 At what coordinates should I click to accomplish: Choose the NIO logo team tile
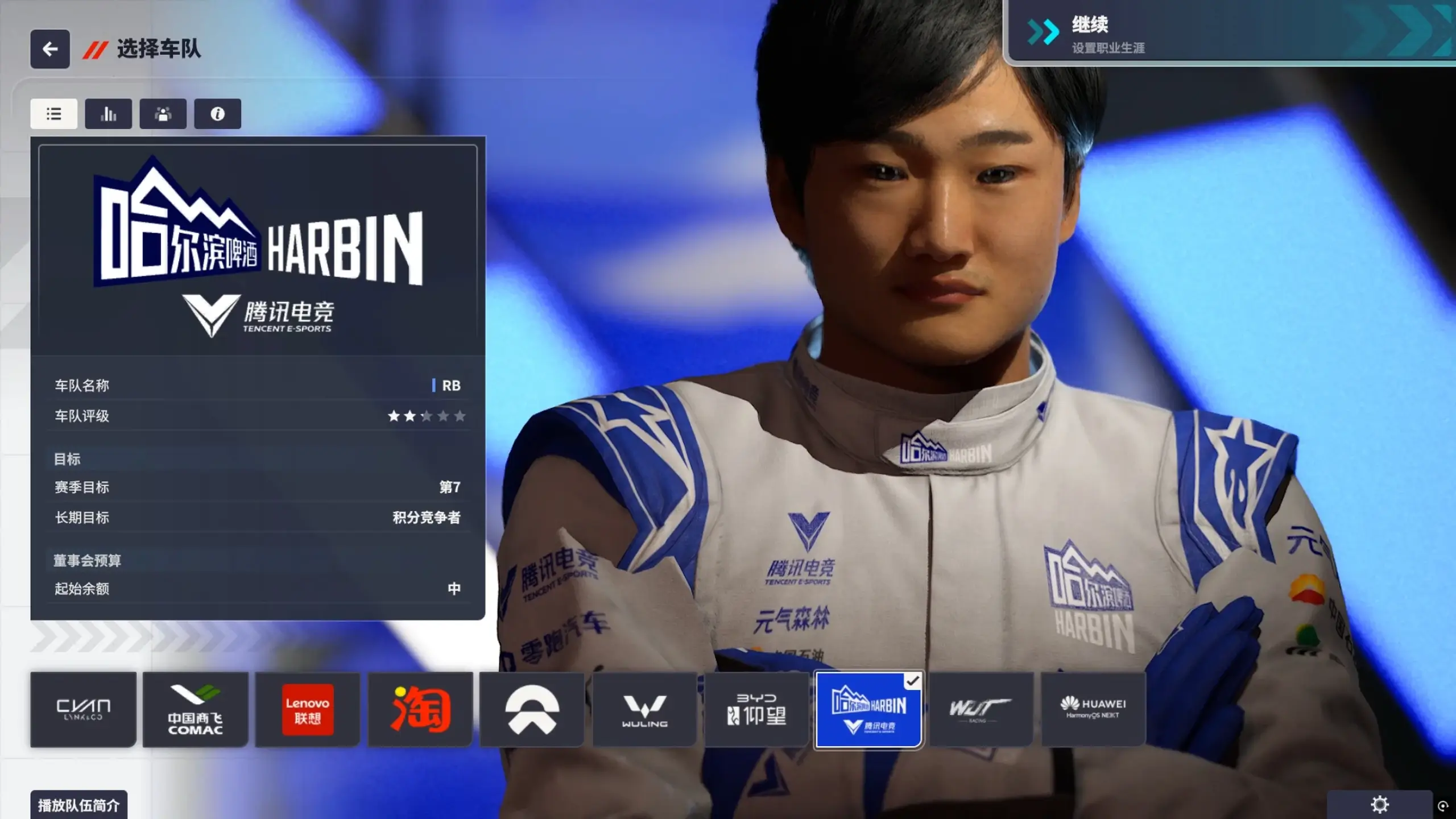532,709
